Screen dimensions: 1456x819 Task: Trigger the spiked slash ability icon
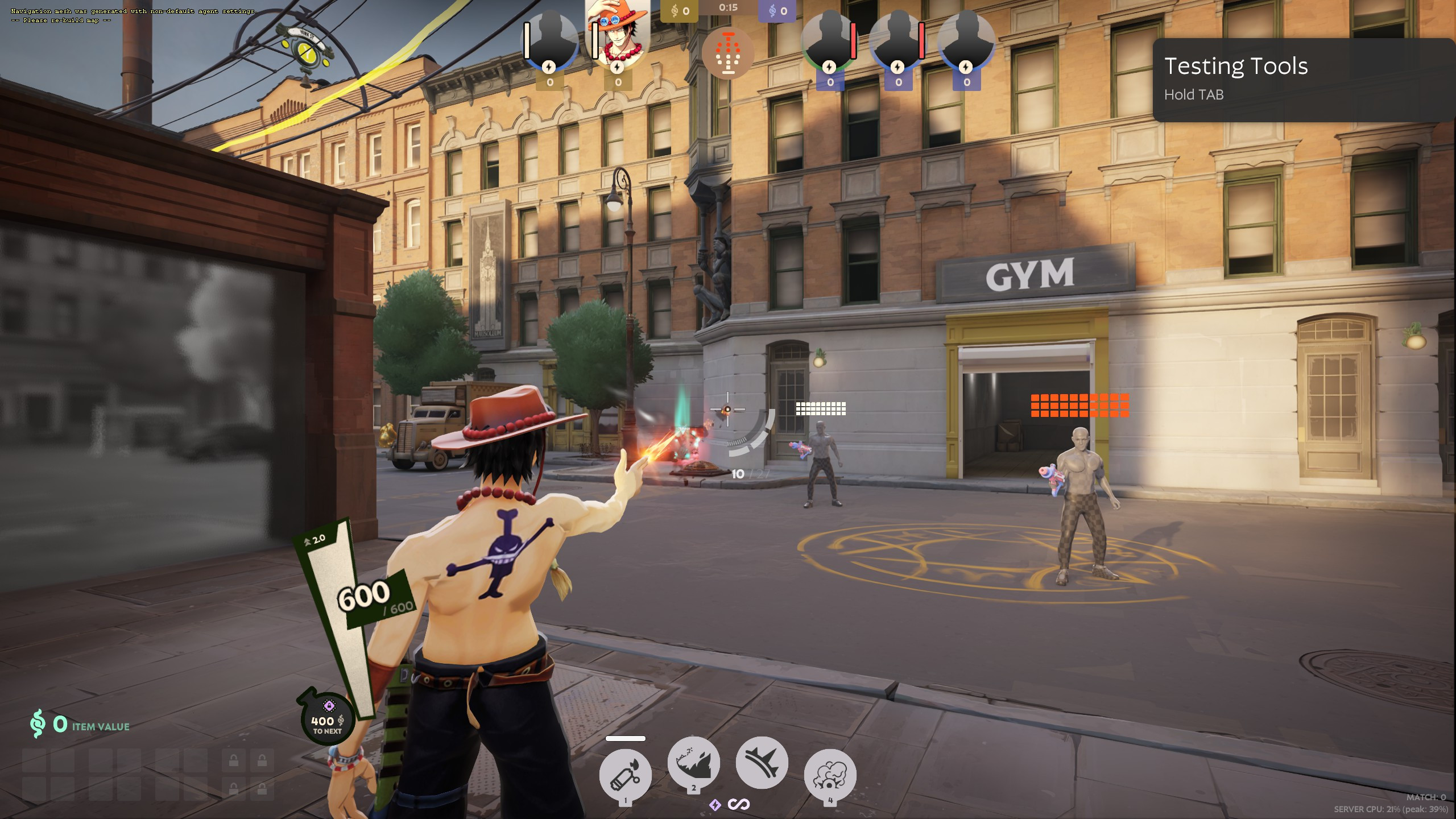[762, 762]
